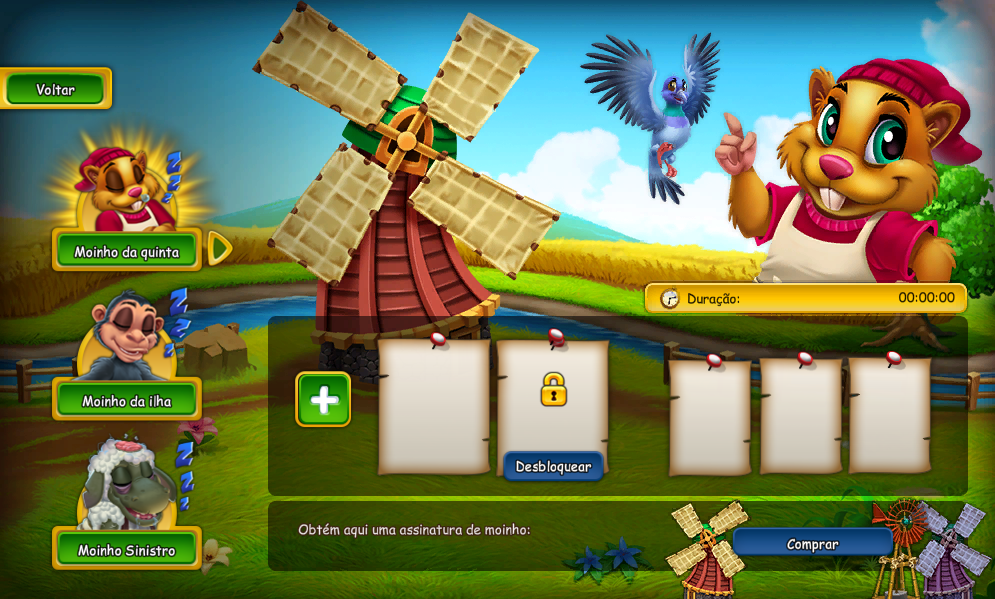Select the Moinho da quinta mill
This screenshot has height=599, width=995.
tap(126, 251)
